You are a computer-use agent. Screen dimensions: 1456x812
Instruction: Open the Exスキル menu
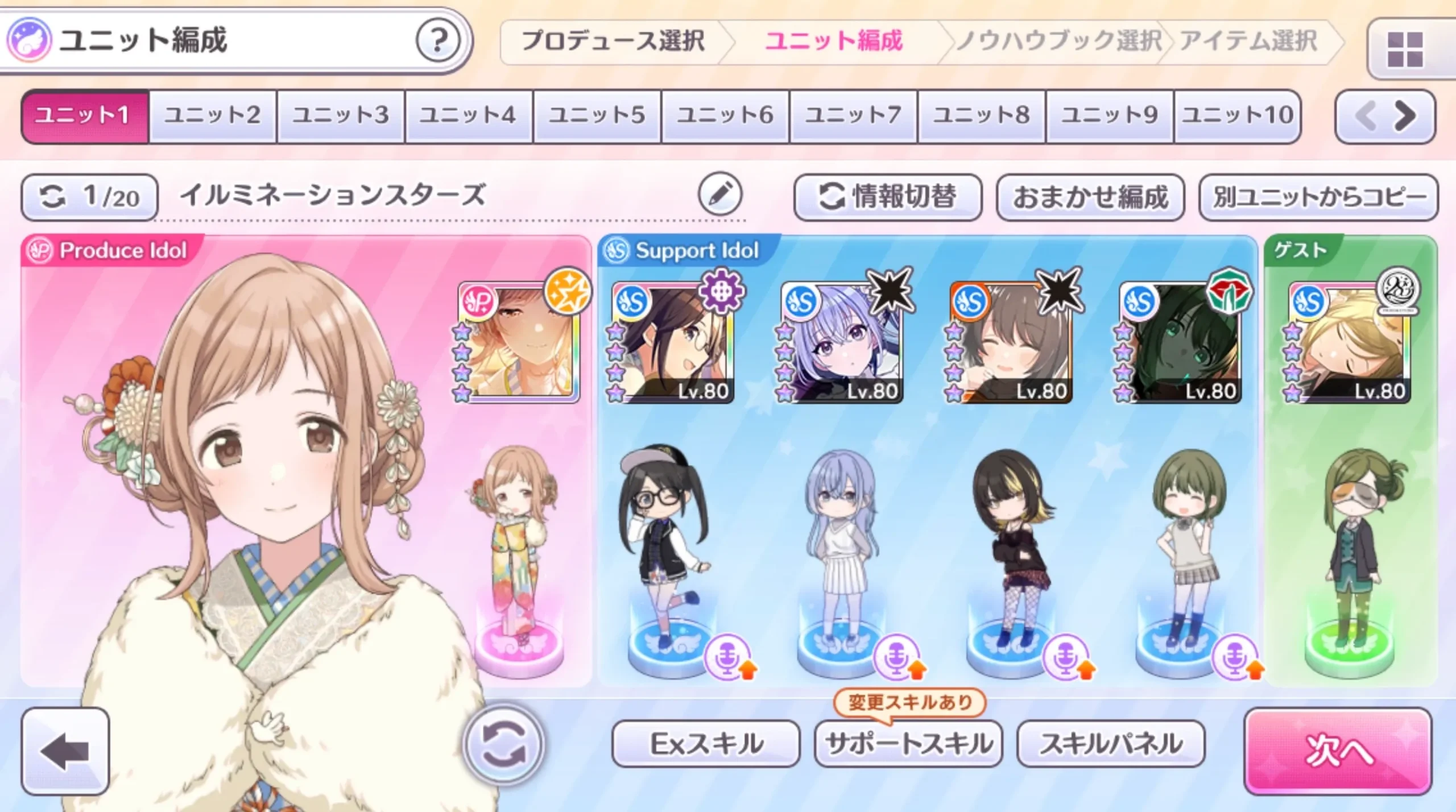pos(706,743)
